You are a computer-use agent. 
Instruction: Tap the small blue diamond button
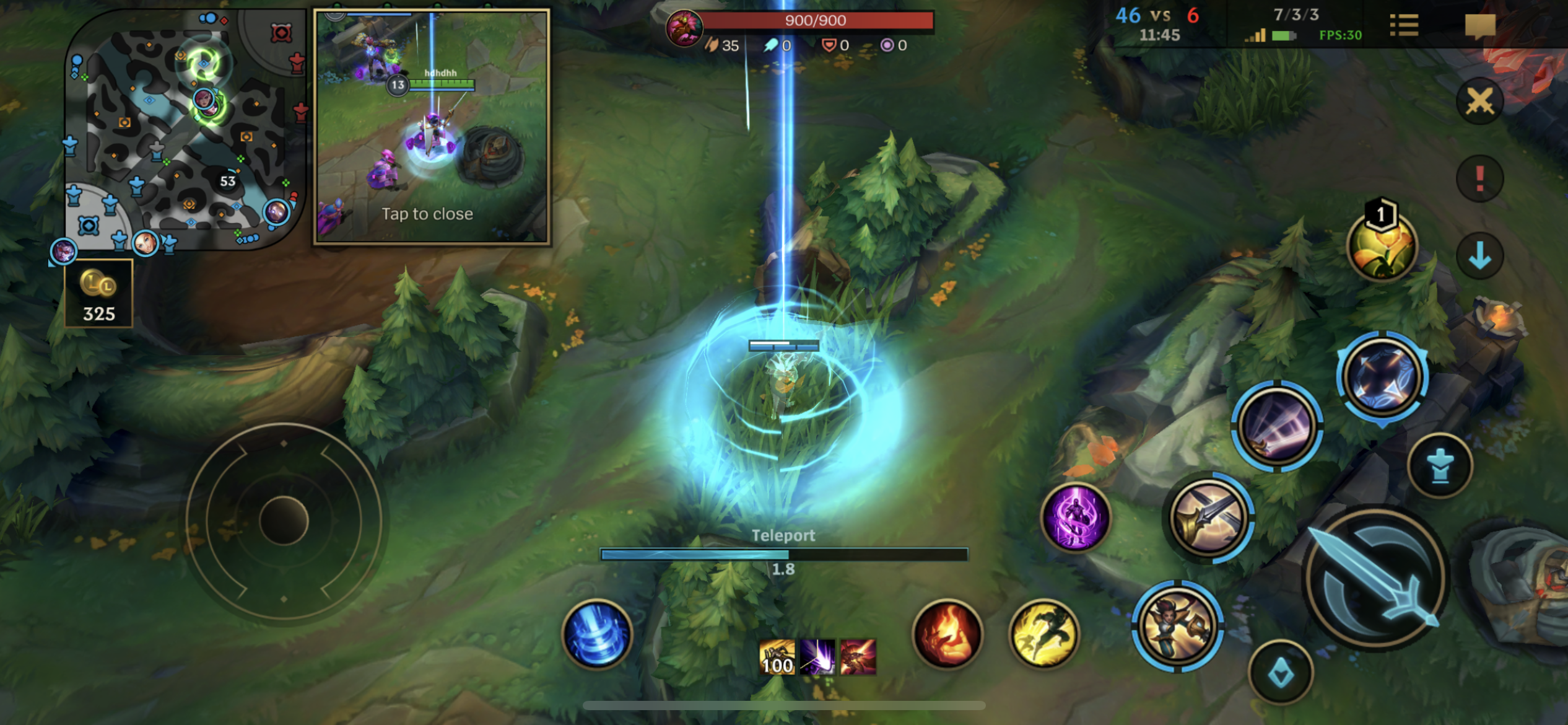pyautogui.click(x=1281, y=672)
